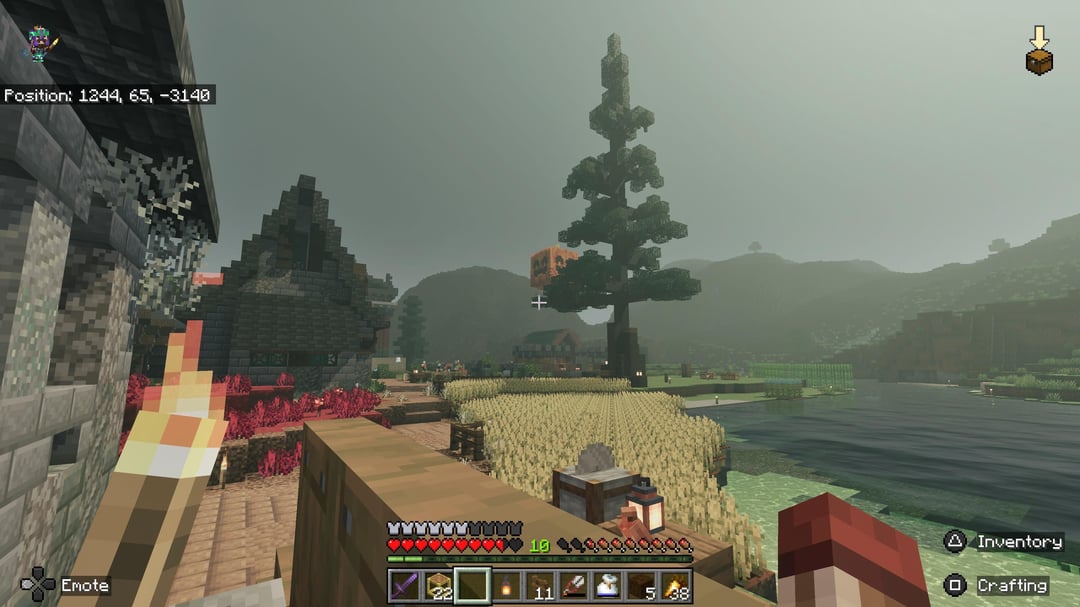The image size is (1080, 607).
Task: Select the white potion bottle slot
Action: 608,585
